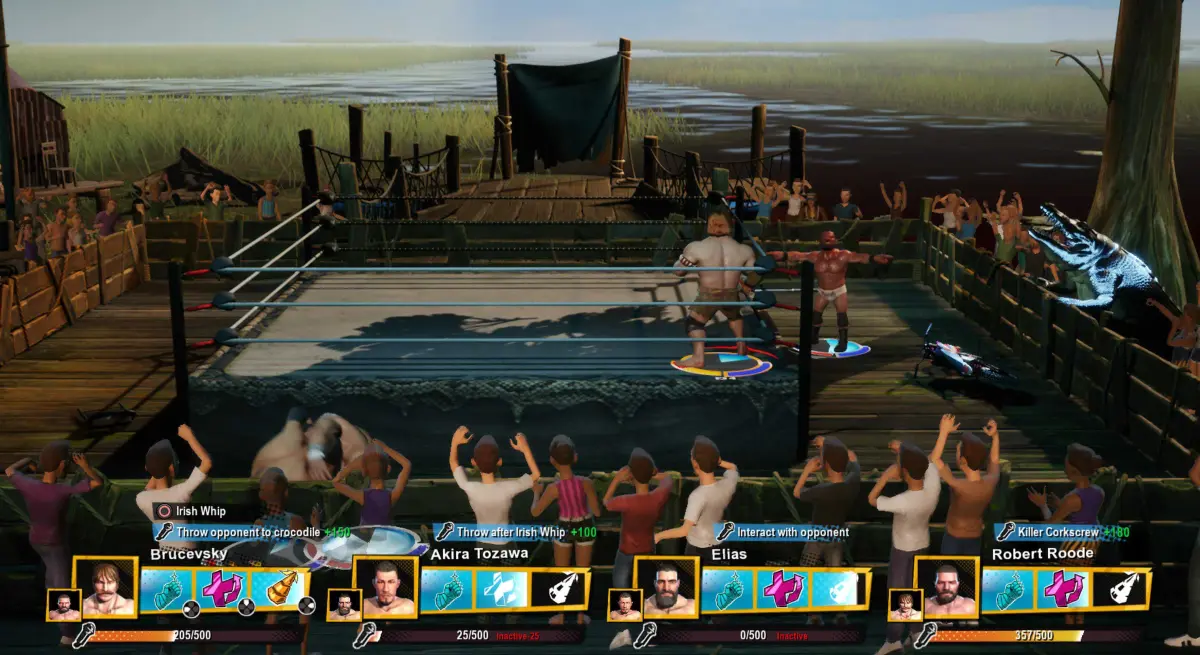Viewport: 1200px width, 655px height.
Task: Activate Elias's pink arrow cross ability
Action: point(783,590)
